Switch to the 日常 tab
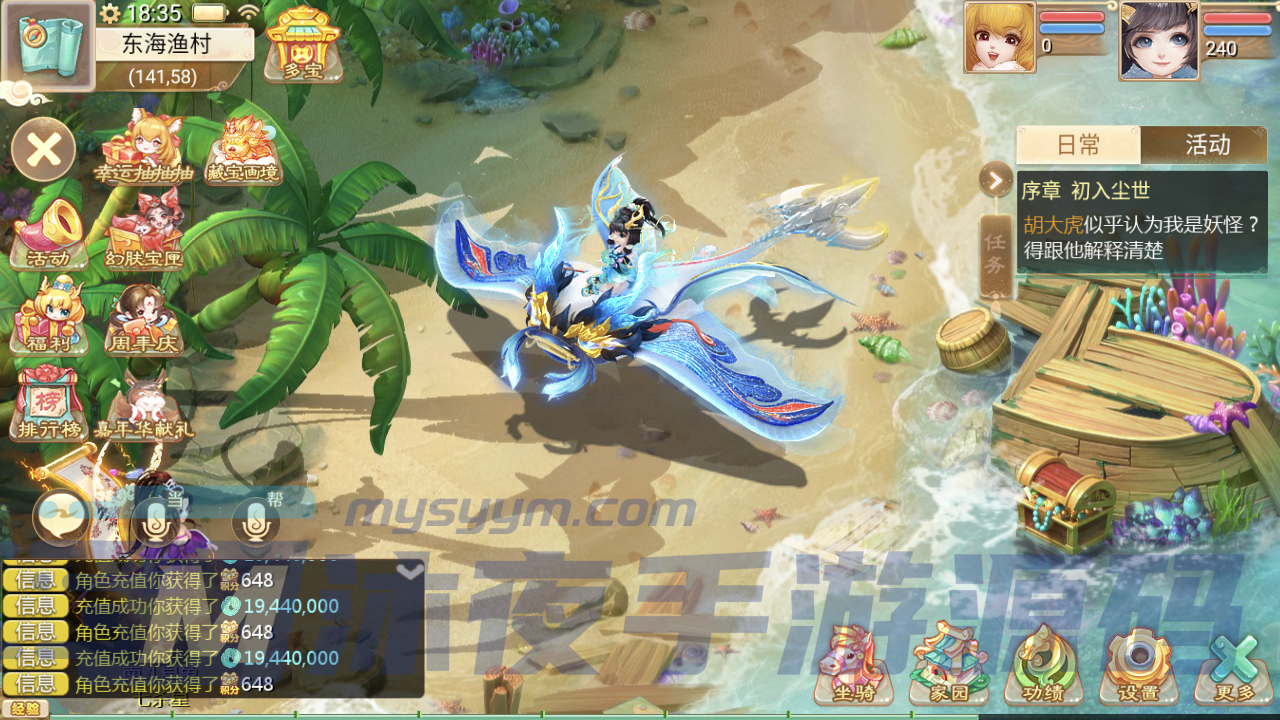This screenshot has width=1280, height=720. pyautogui.click(x=1078, y=145)
